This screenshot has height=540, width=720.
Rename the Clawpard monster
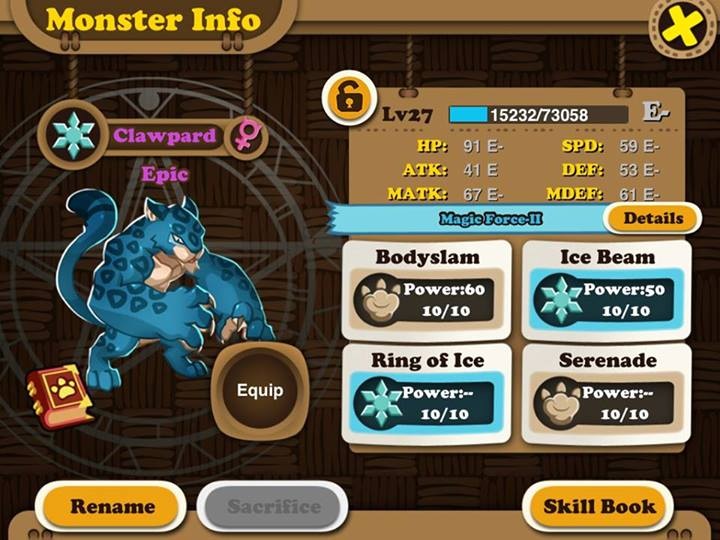[110, 506]
